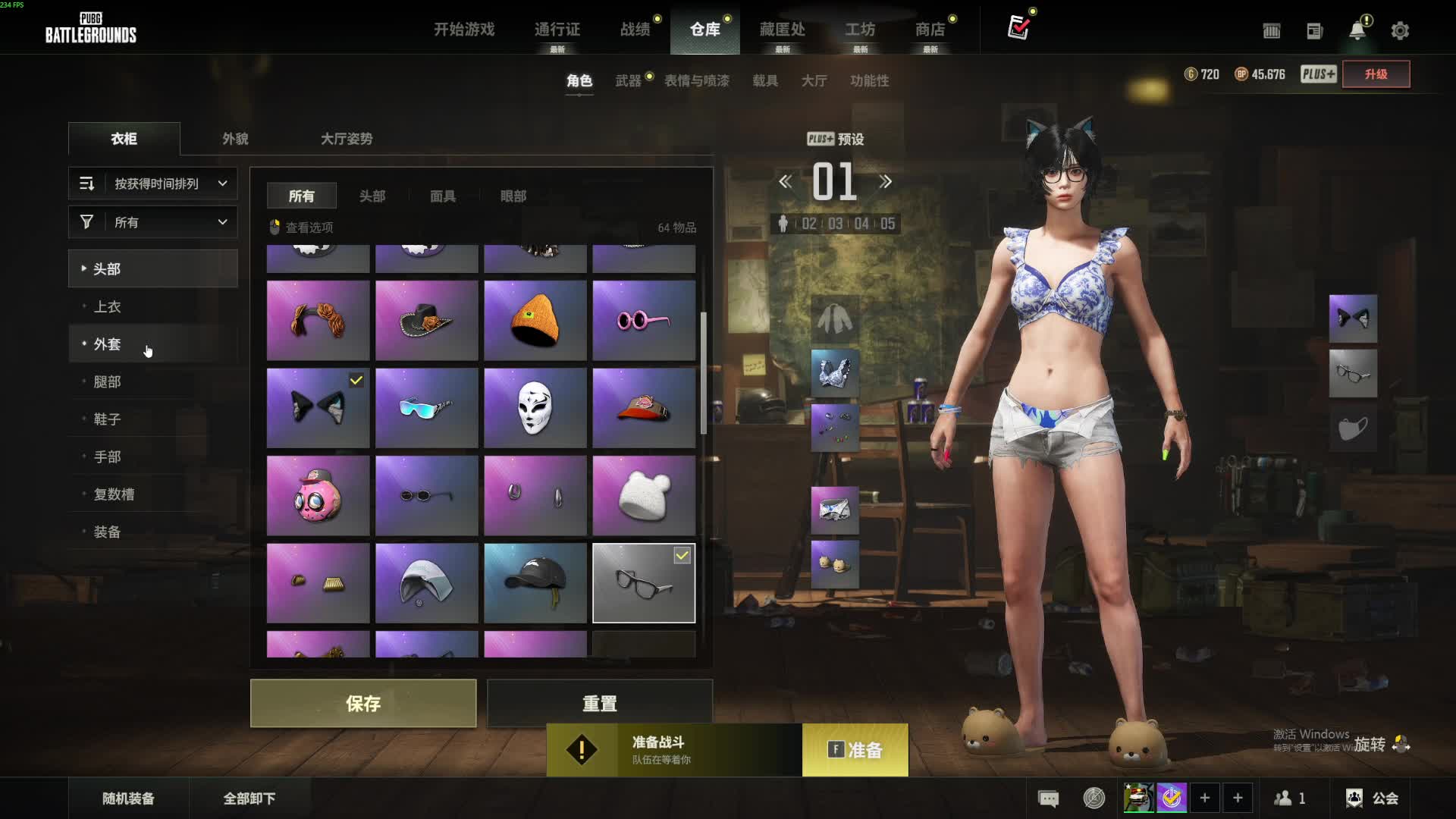Reset outfit changes with 重置
Viewport: 1456px width, 819px height.
coord(599,703)
